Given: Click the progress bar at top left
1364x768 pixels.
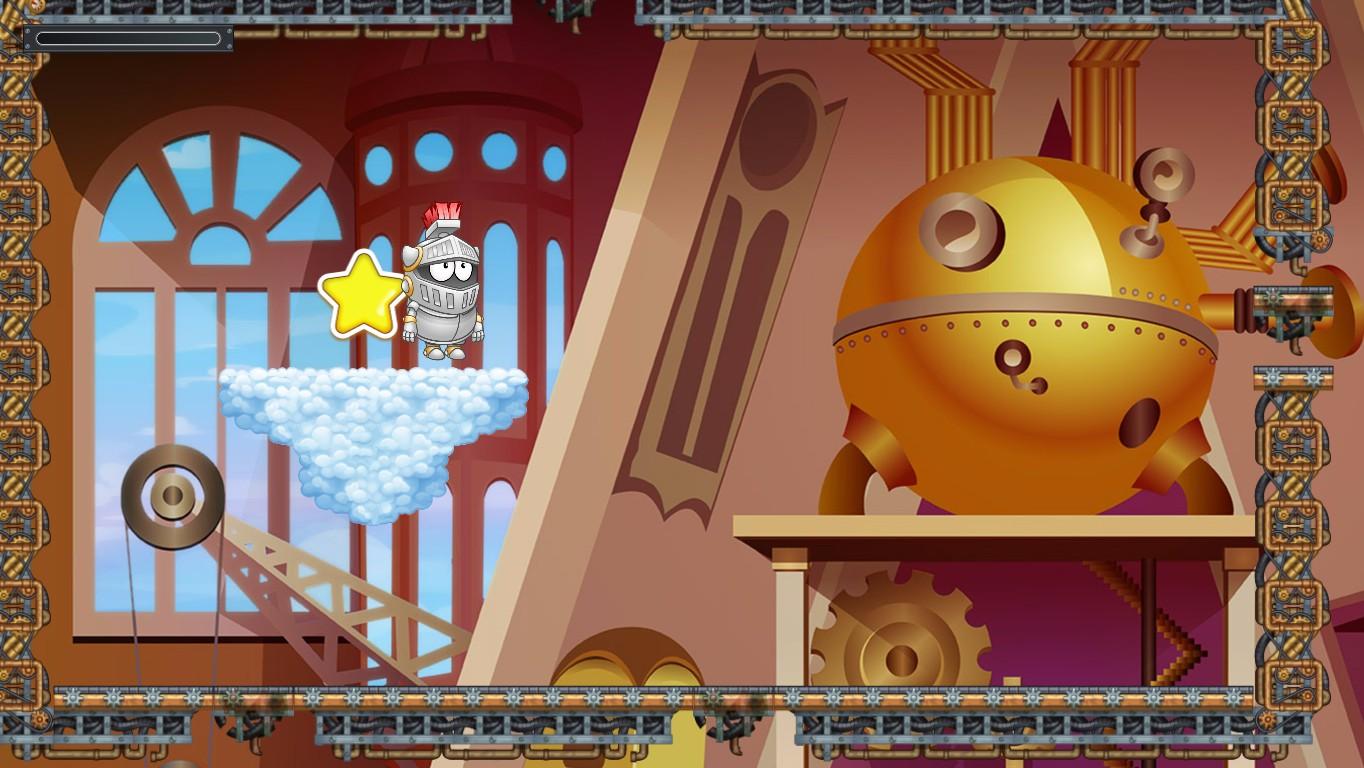Looking at the screenshot, I should [128, 38].
